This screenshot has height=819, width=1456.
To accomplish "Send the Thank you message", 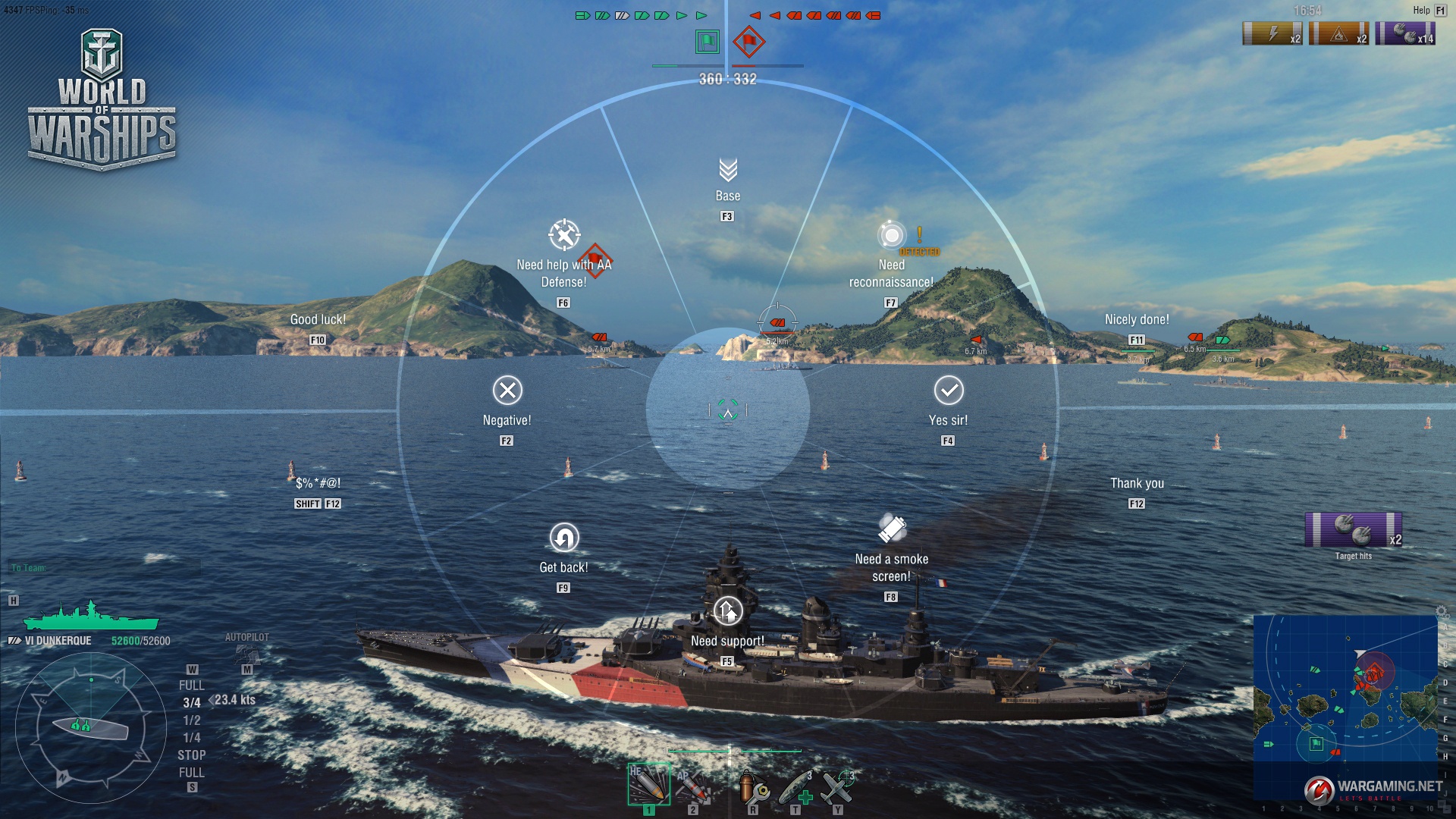I will 1137,484.
